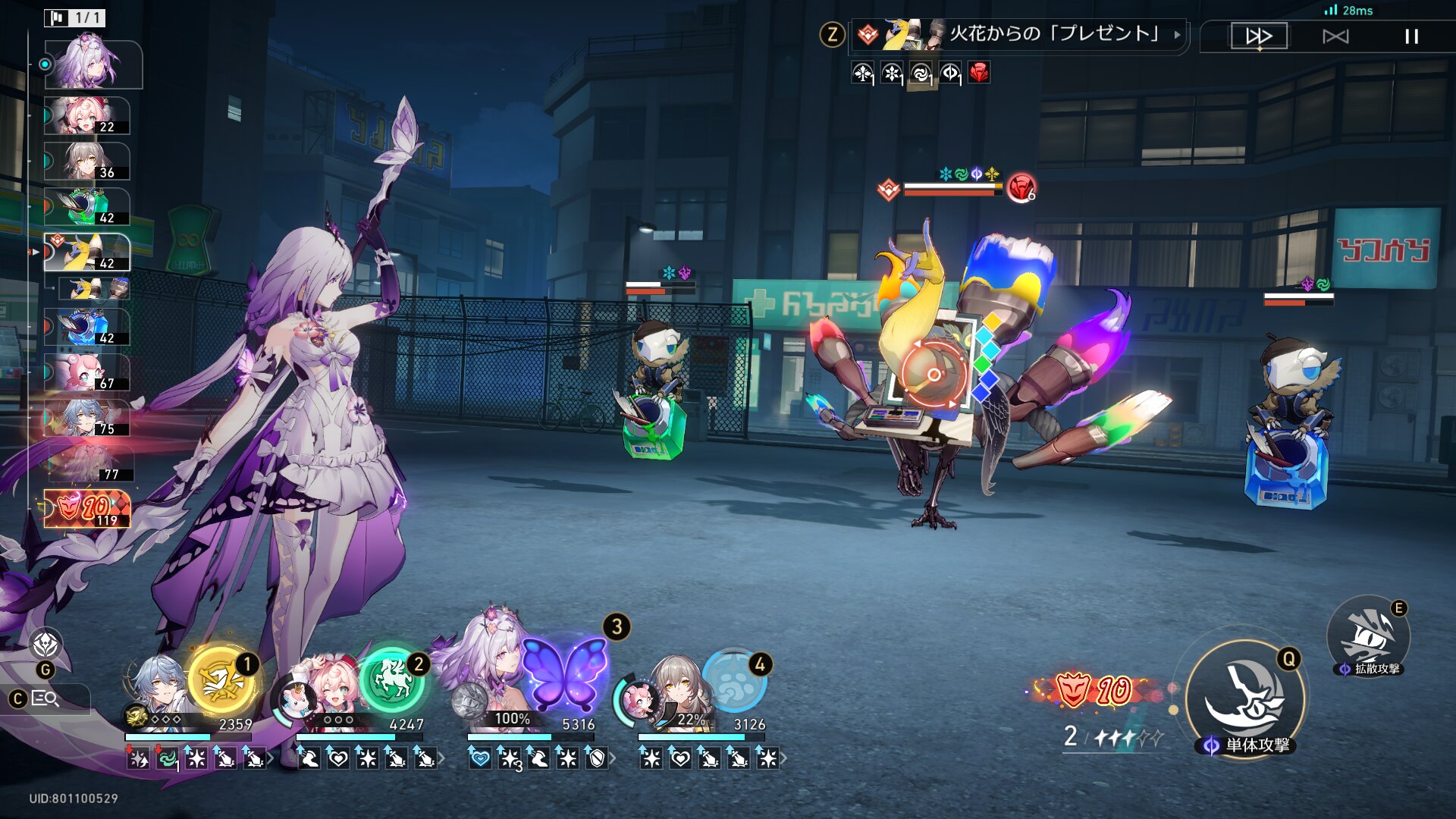Toggle auto-battle mode
Screen dimensions: 1456x819
pyautogui.click(x=1335, y=36)
